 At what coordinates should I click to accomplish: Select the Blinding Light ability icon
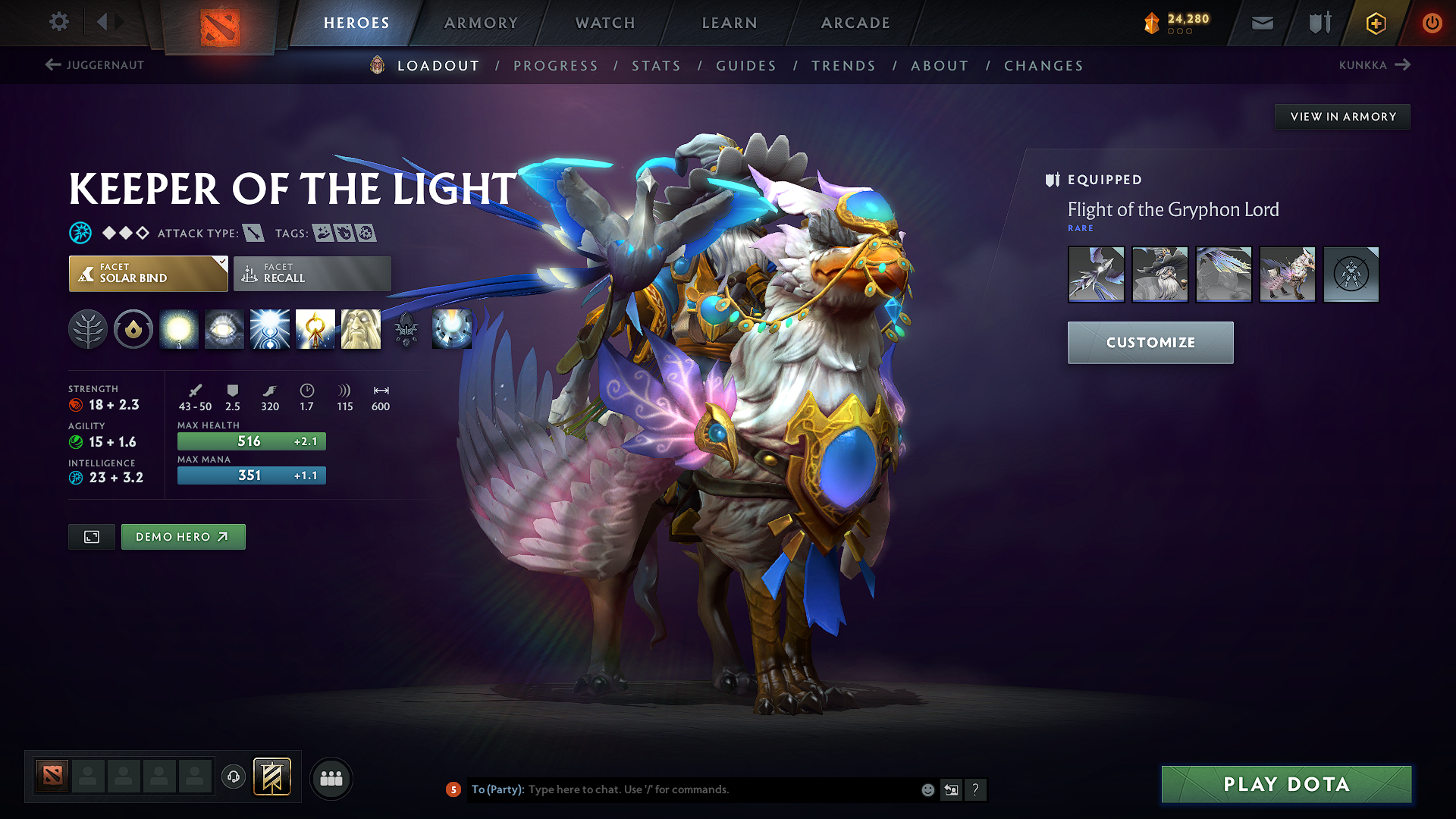(x=224, y=329)
